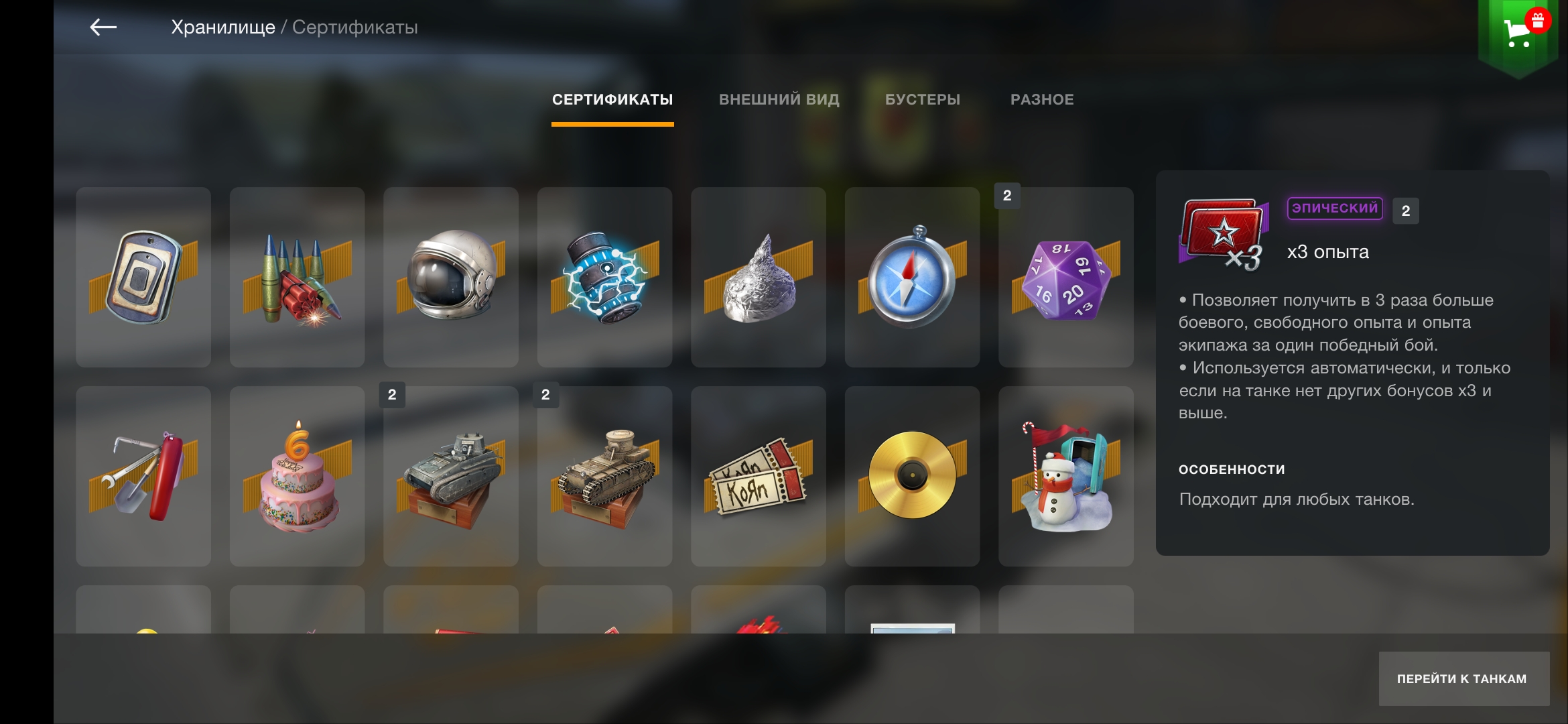The image size is (1568, 724).
Task: Select the astronaut helmet certificate
Action: [x=451, y=277]
